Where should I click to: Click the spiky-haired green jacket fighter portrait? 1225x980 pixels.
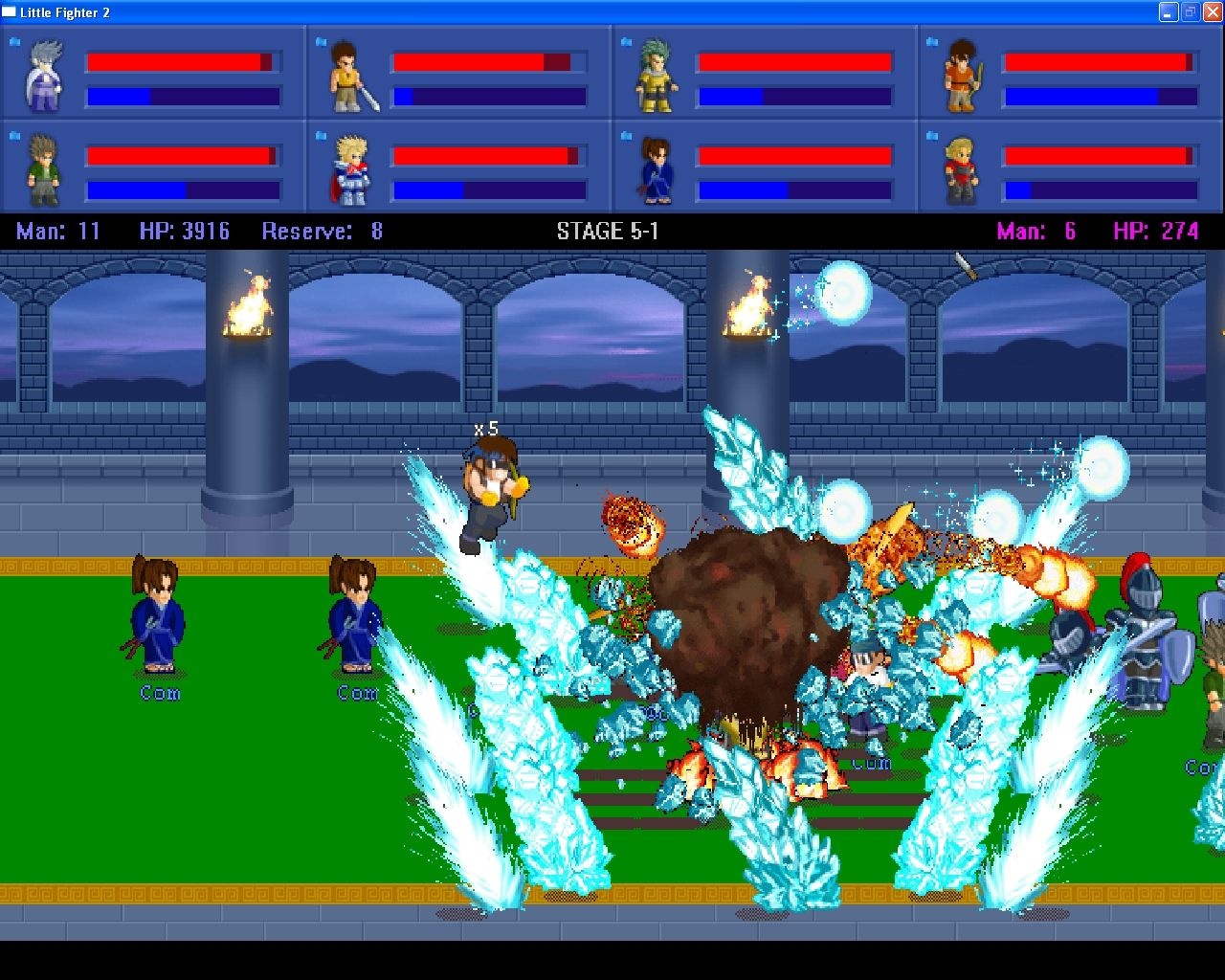tap(43, 169)
